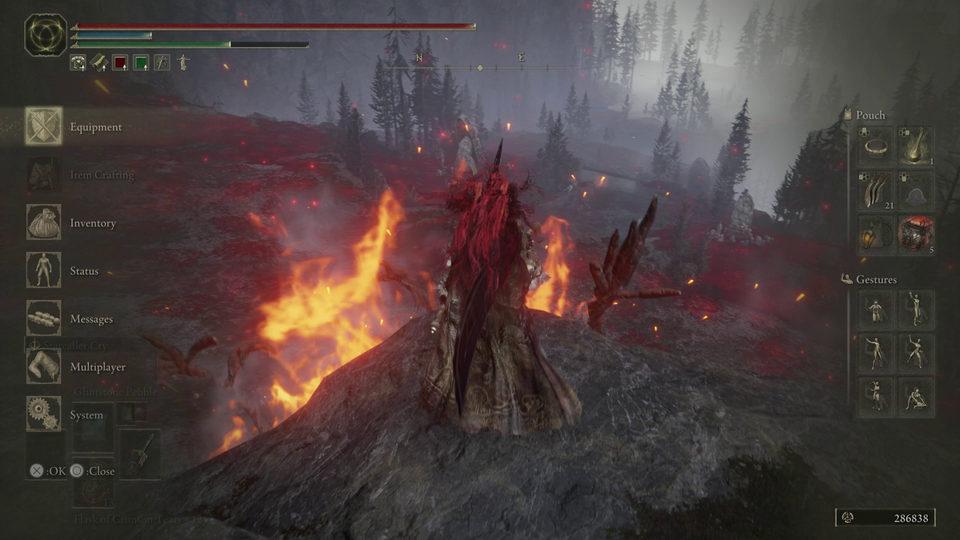Select the lantern in the pouch
Image resolution: width=960 pixels, height=540 pixels.
click(x=876, y=234)
